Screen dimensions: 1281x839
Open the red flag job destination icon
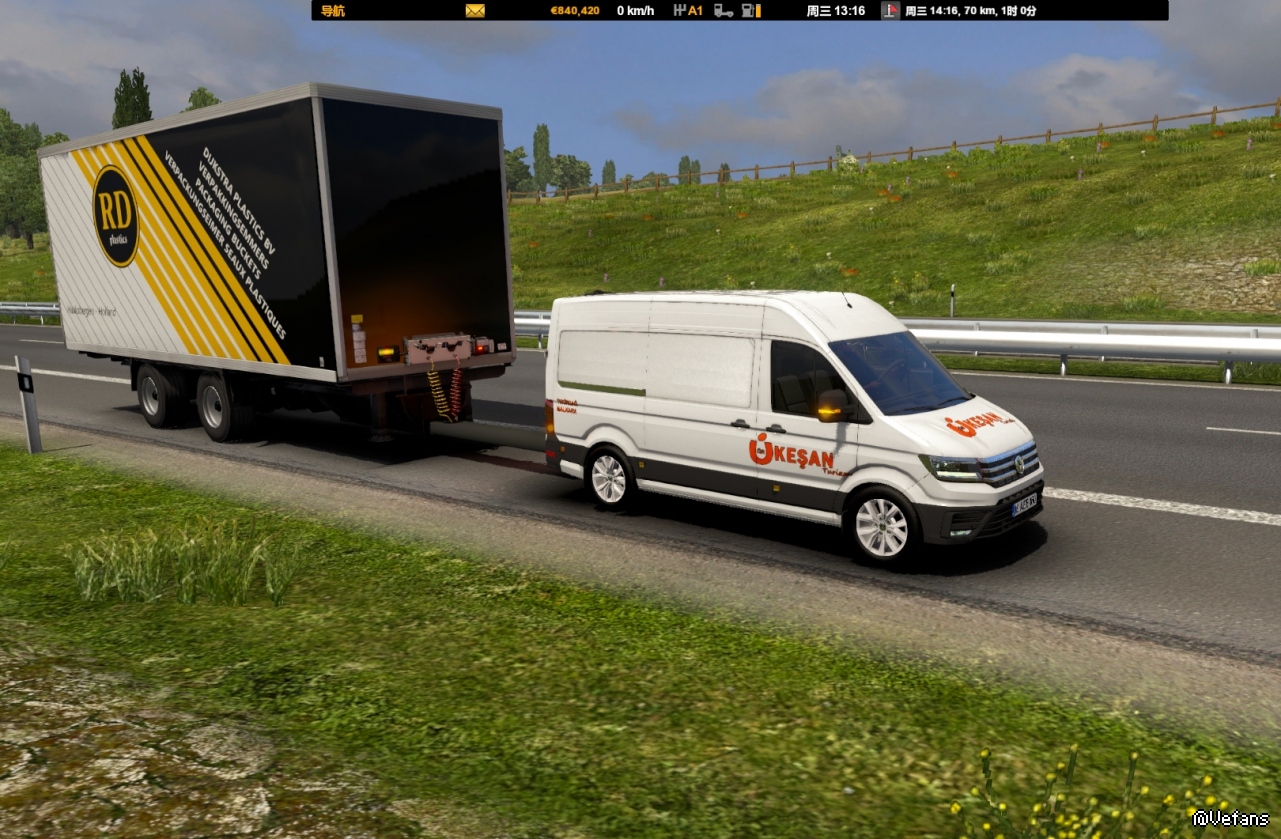[890, 11]
